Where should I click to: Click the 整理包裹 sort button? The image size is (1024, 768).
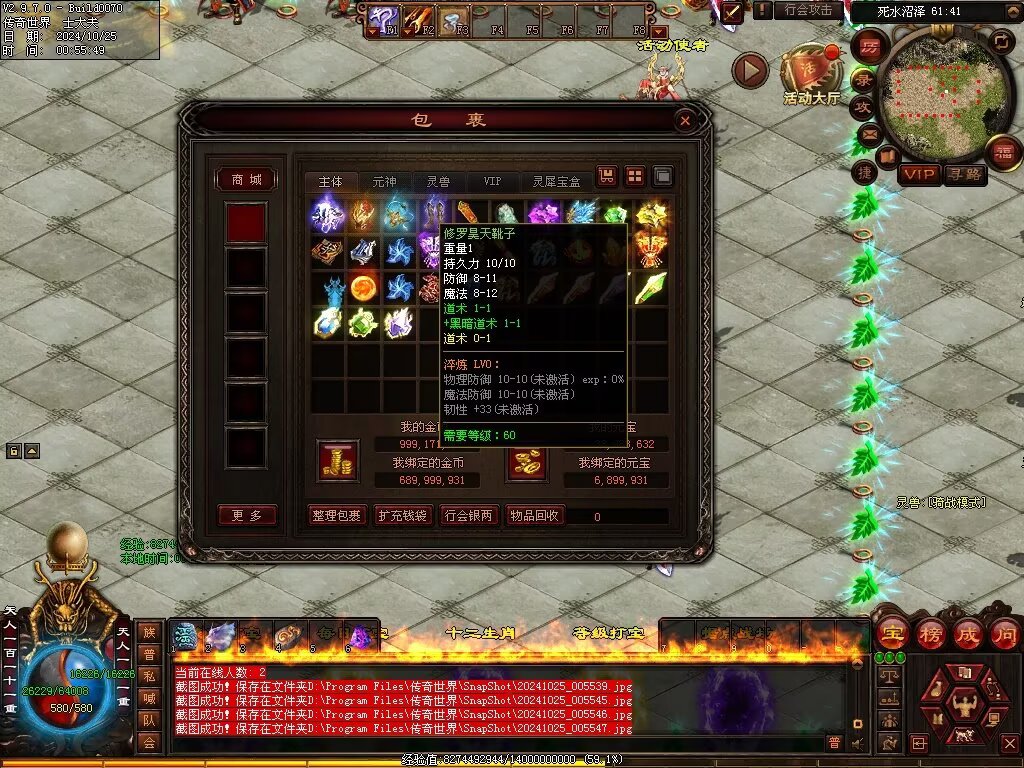337,516
